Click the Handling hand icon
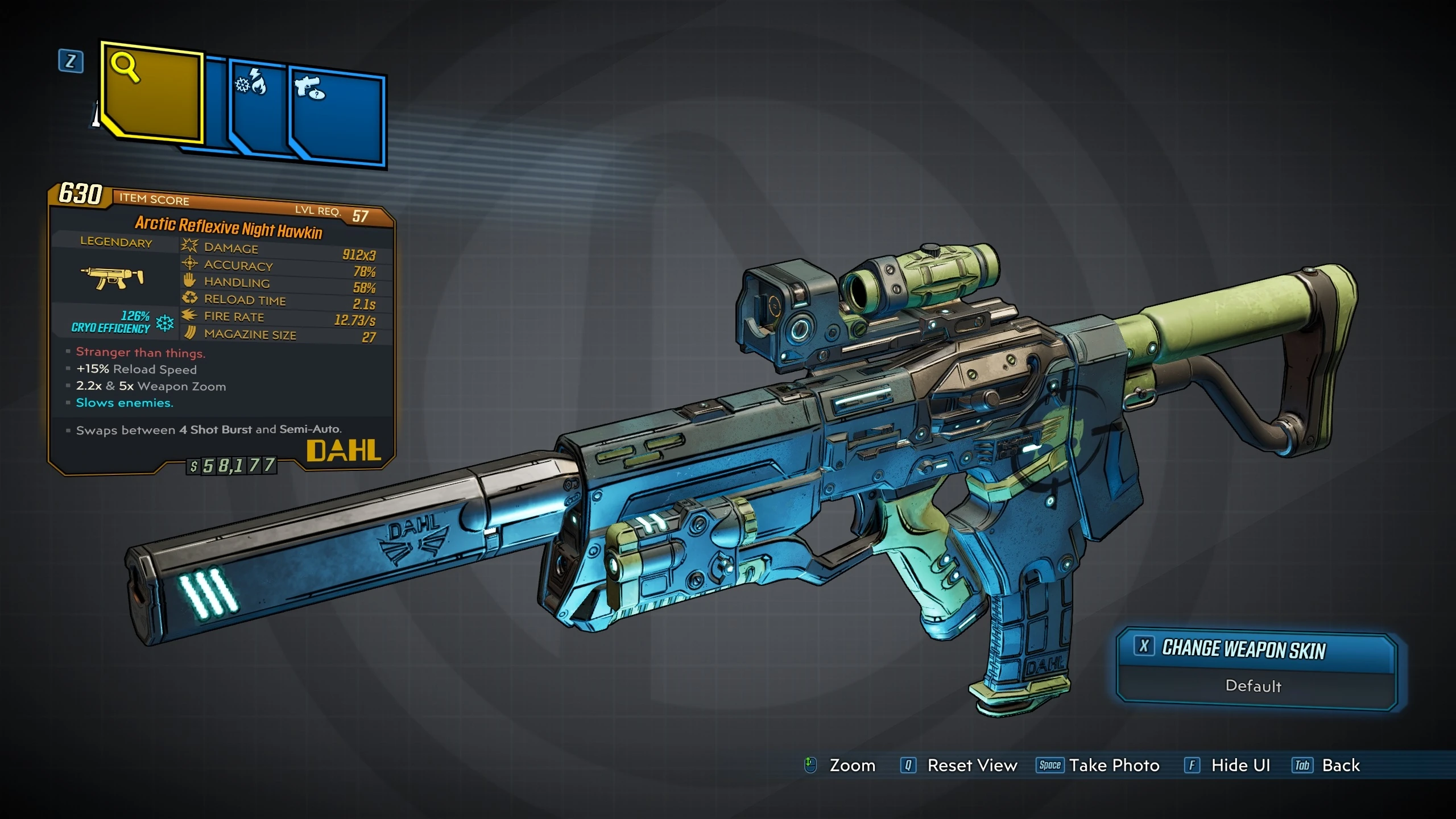Screen dimensions: 1456x819 point(189,281)
